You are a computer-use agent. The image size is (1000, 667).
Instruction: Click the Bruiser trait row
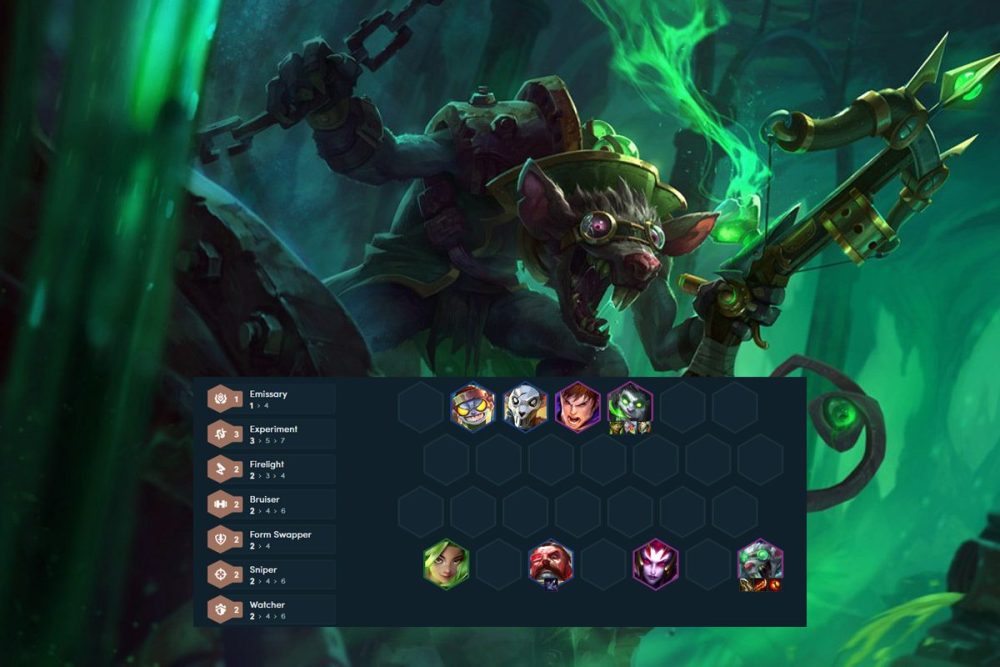(x=268, y=504)
